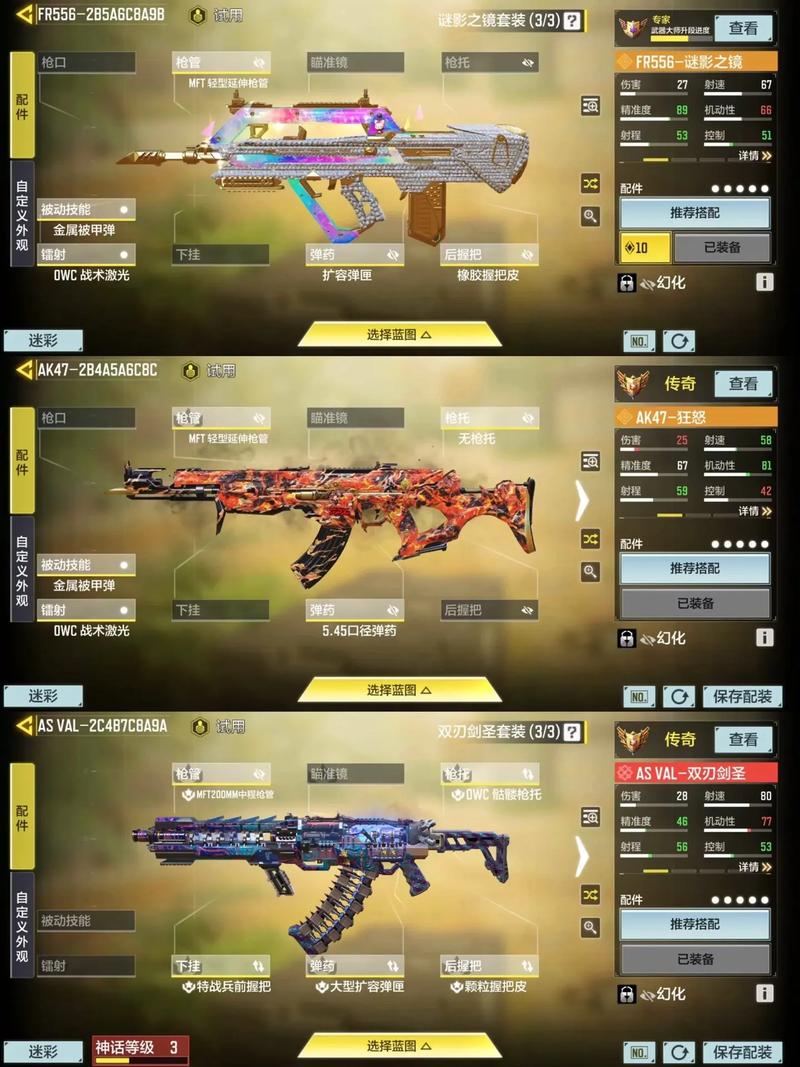Go back from the AS VAL-2C4B7C8A9A screen

(24, 725)
